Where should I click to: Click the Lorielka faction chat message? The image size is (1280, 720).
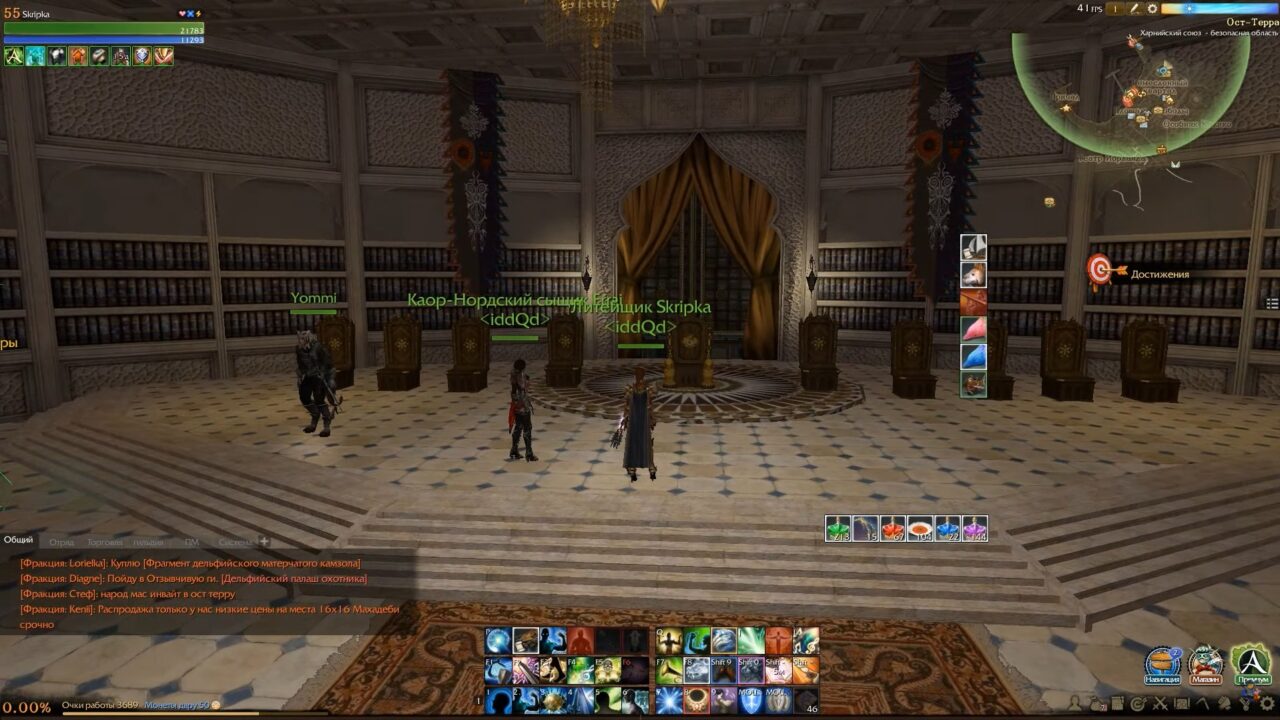[190, 563]
